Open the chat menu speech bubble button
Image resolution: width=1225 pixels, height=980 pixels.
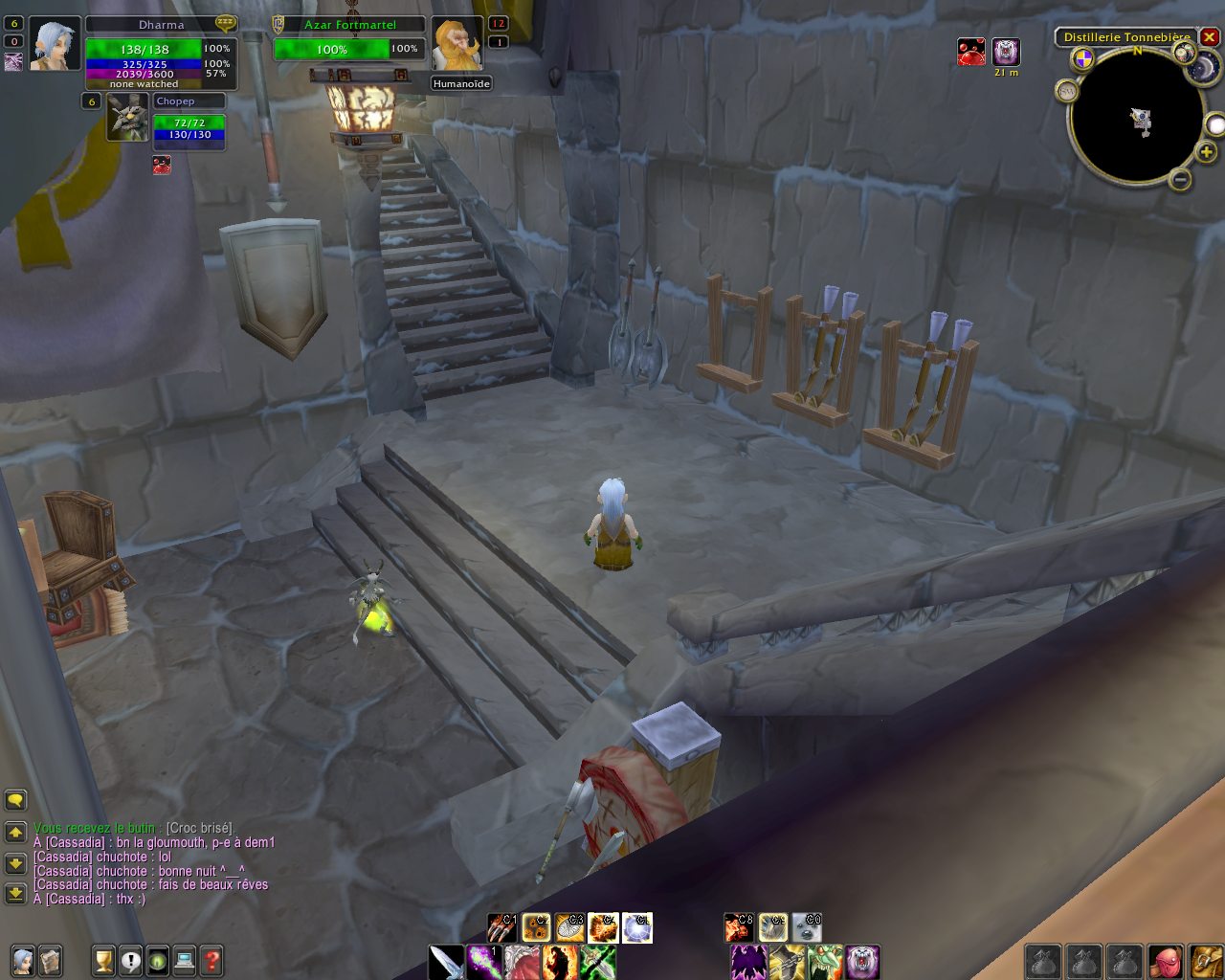click(15, 800)
